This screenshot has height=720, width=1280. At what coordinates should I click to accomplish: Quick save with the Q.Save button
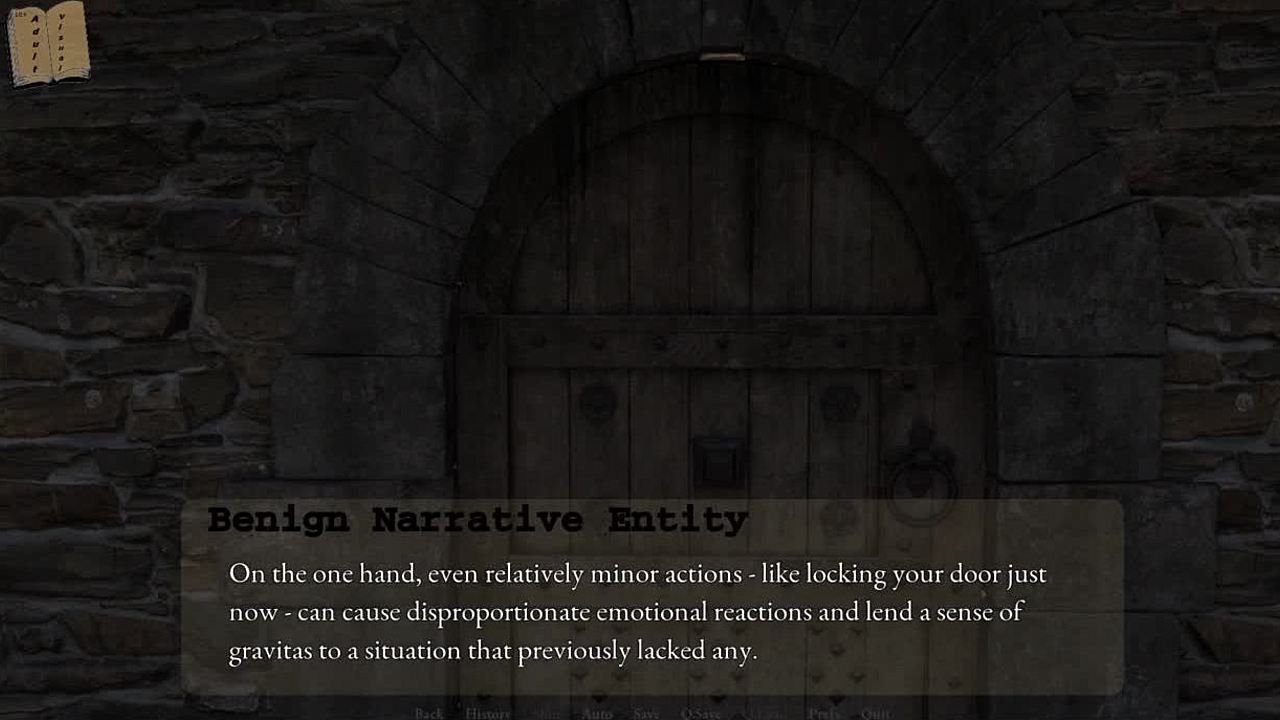(700, 713)
